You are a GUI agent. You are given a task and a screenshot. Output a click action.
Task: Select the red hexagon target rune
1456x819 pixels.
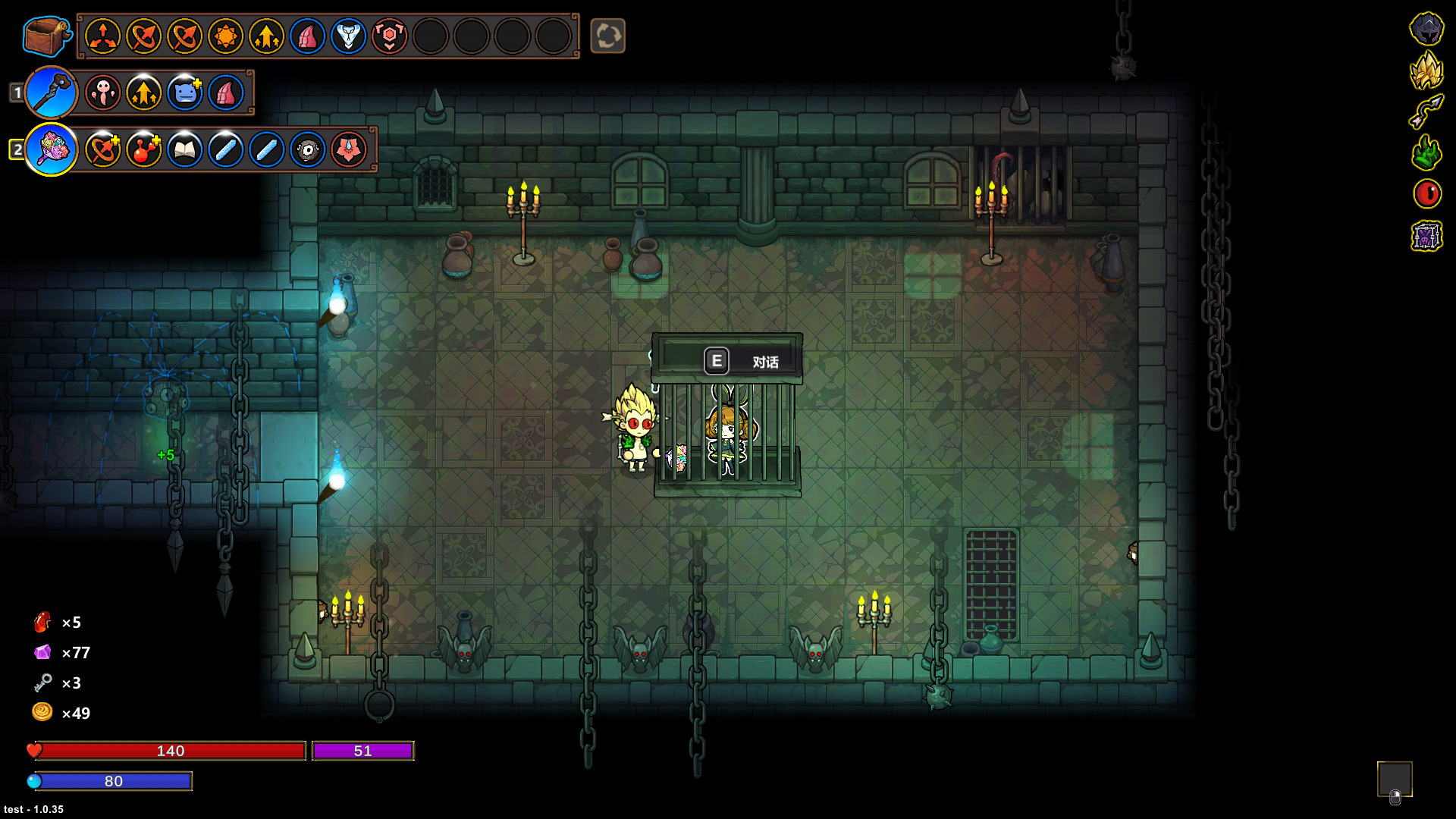(389, 36)
